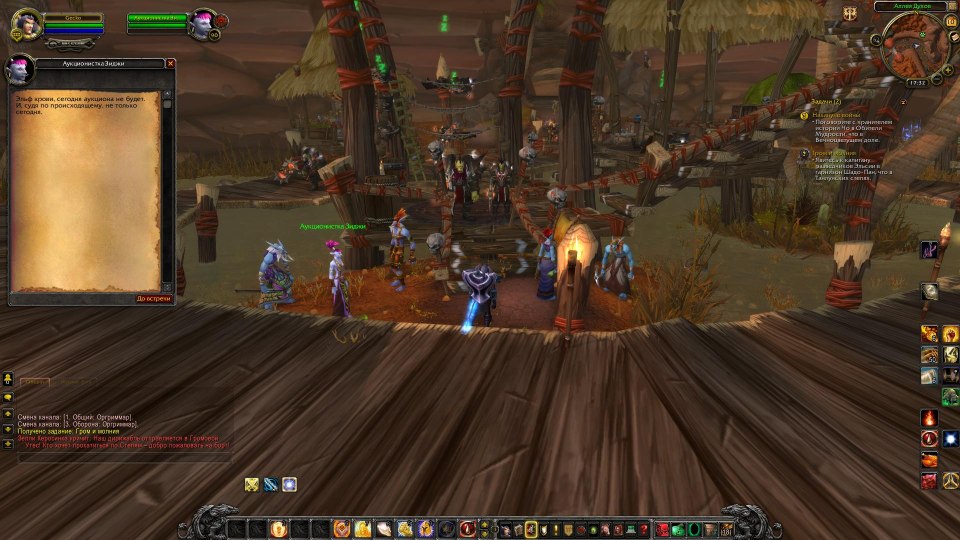Click the 'Задачи (2)' objectives header
The image size is (960, 540).
(x=826, y=102)
